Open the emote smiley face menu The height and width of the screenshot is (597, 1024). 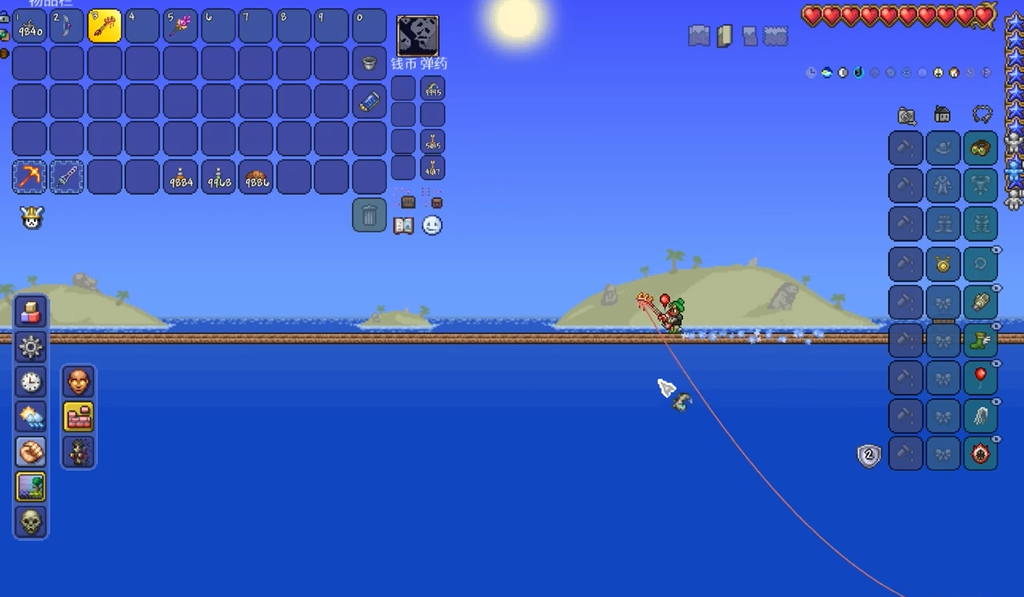pyautogui.click(x=432, y=226)
